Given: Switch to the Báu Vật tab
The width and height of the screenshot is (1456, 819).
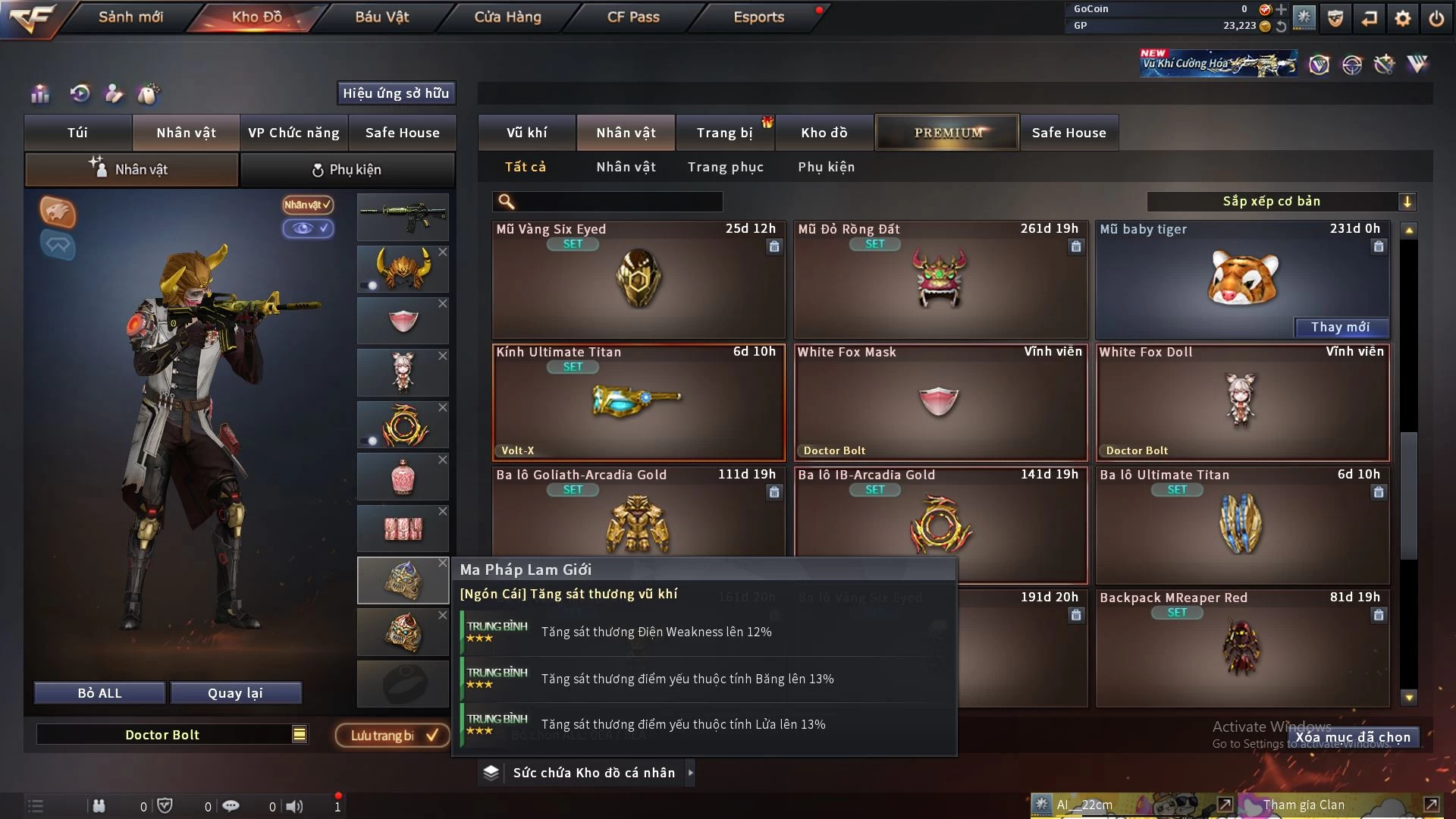Looking at the screenshot, I should click(381, 17).
